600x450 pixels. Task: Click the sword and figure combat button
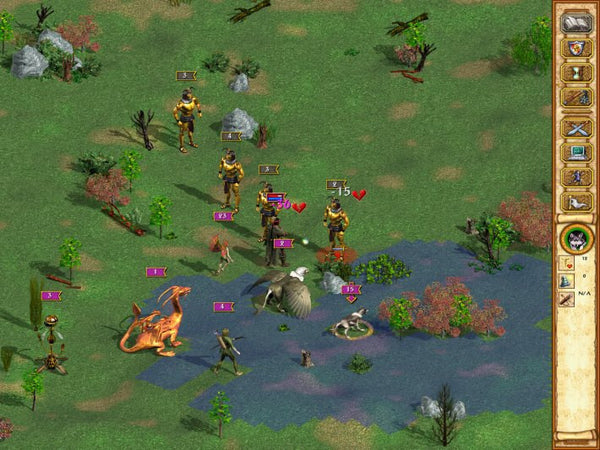(575, 97)
